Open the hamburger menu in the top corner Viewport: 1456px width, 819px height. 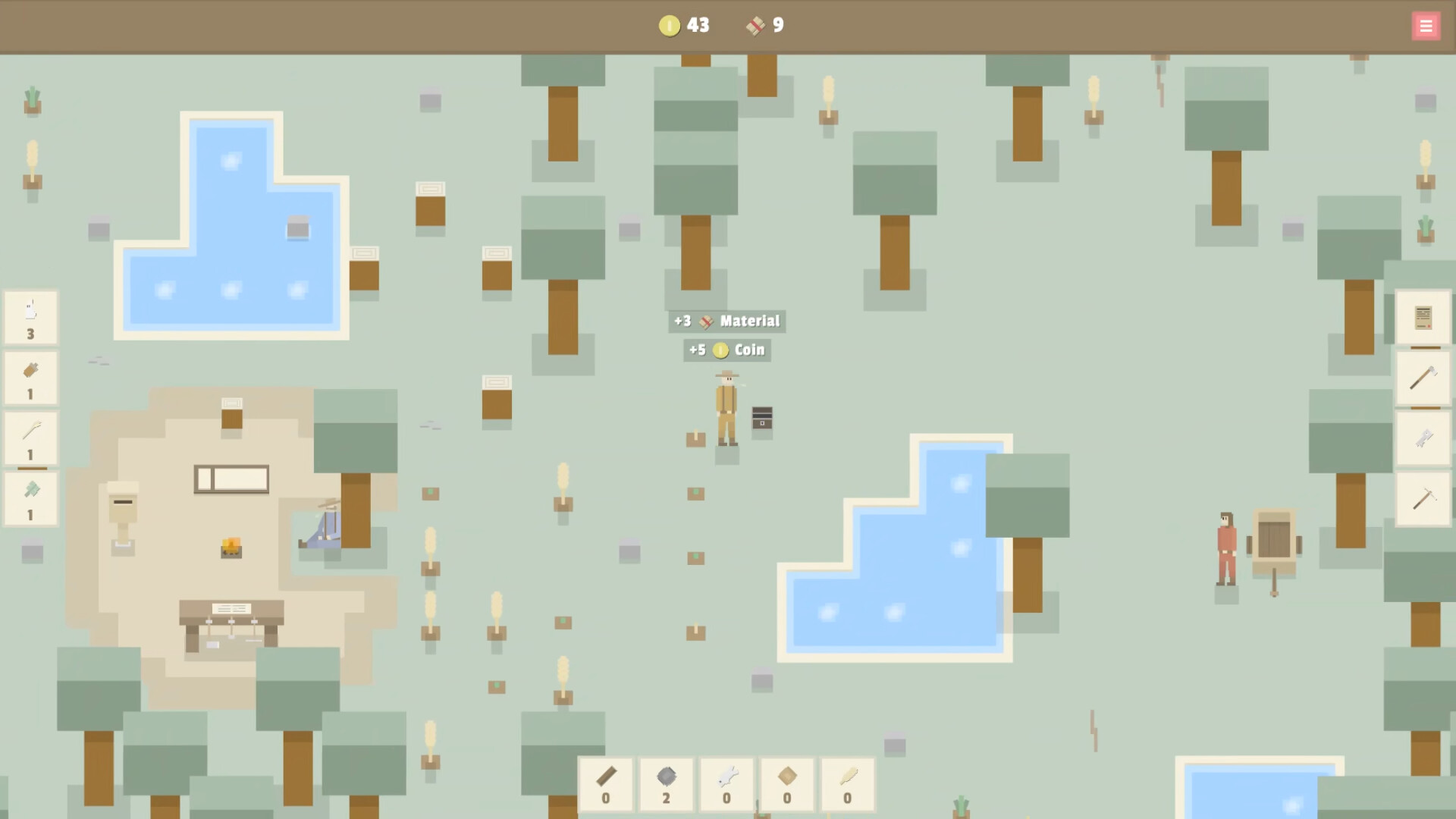pos(1426,25)
